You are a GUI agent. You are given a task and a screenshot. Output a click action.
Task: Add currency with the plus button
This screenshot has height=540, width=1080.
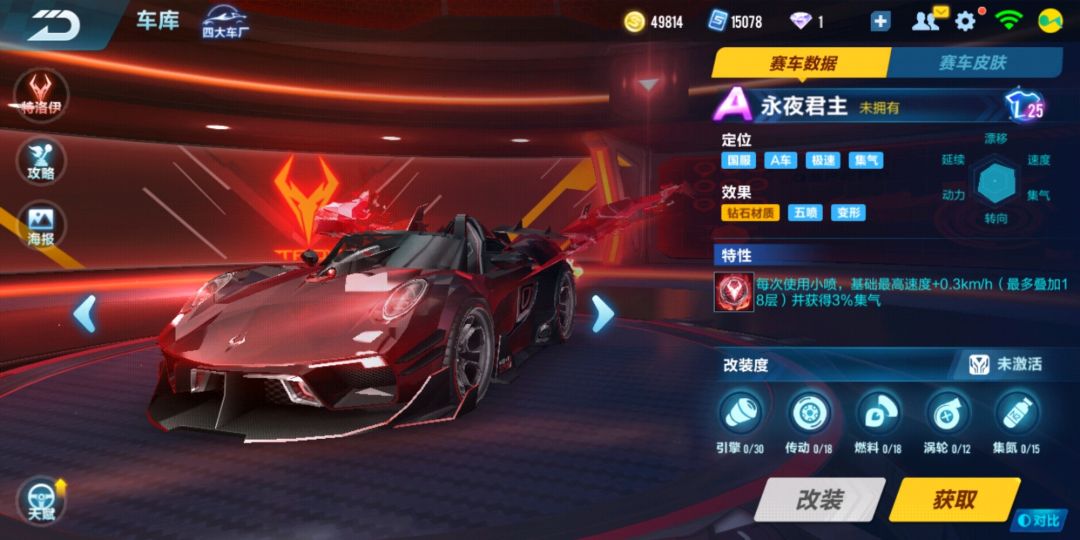[880, 21]
